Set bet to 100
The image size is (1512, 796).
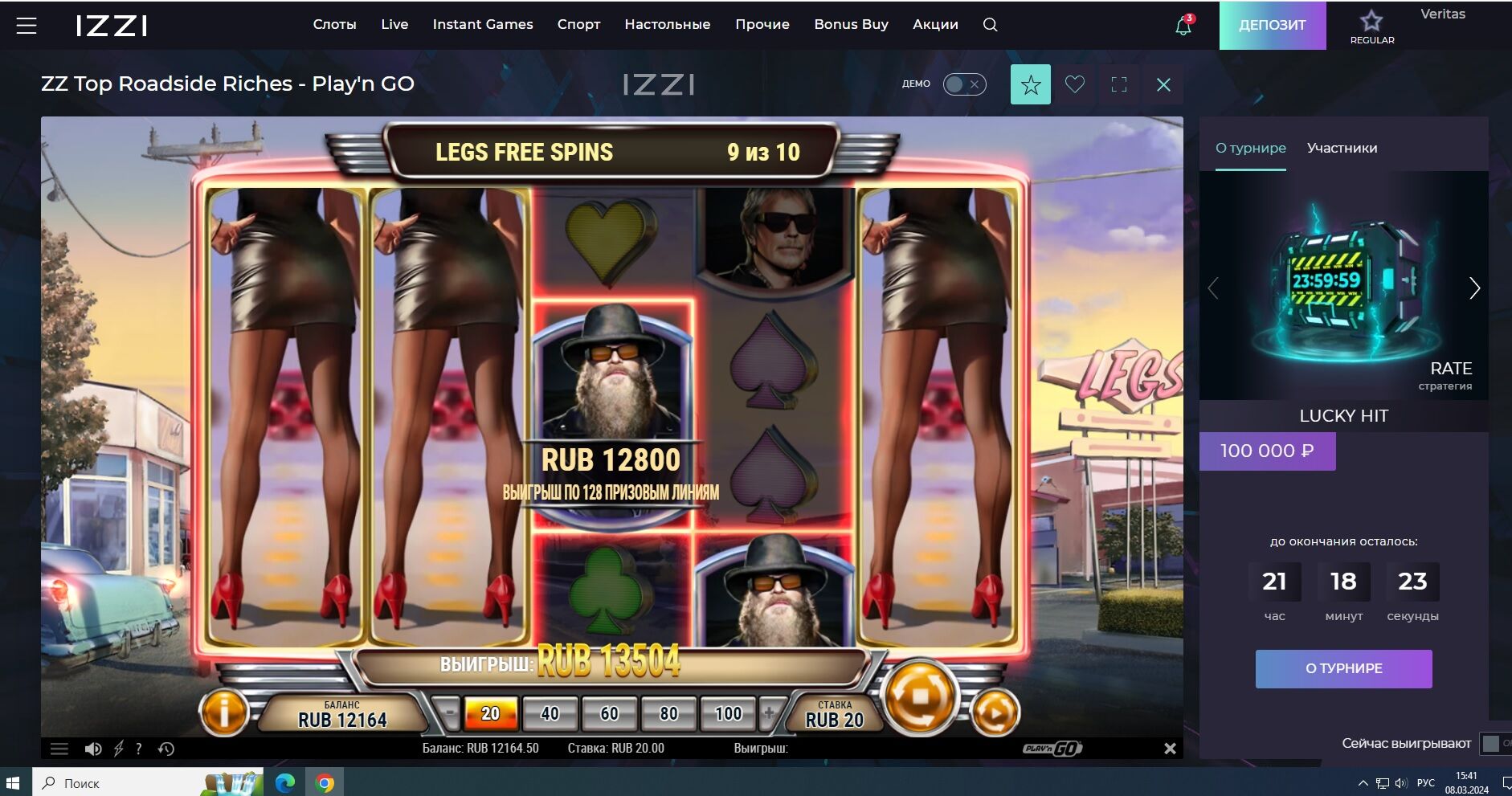pyautogui.click(x=728, y=713)
